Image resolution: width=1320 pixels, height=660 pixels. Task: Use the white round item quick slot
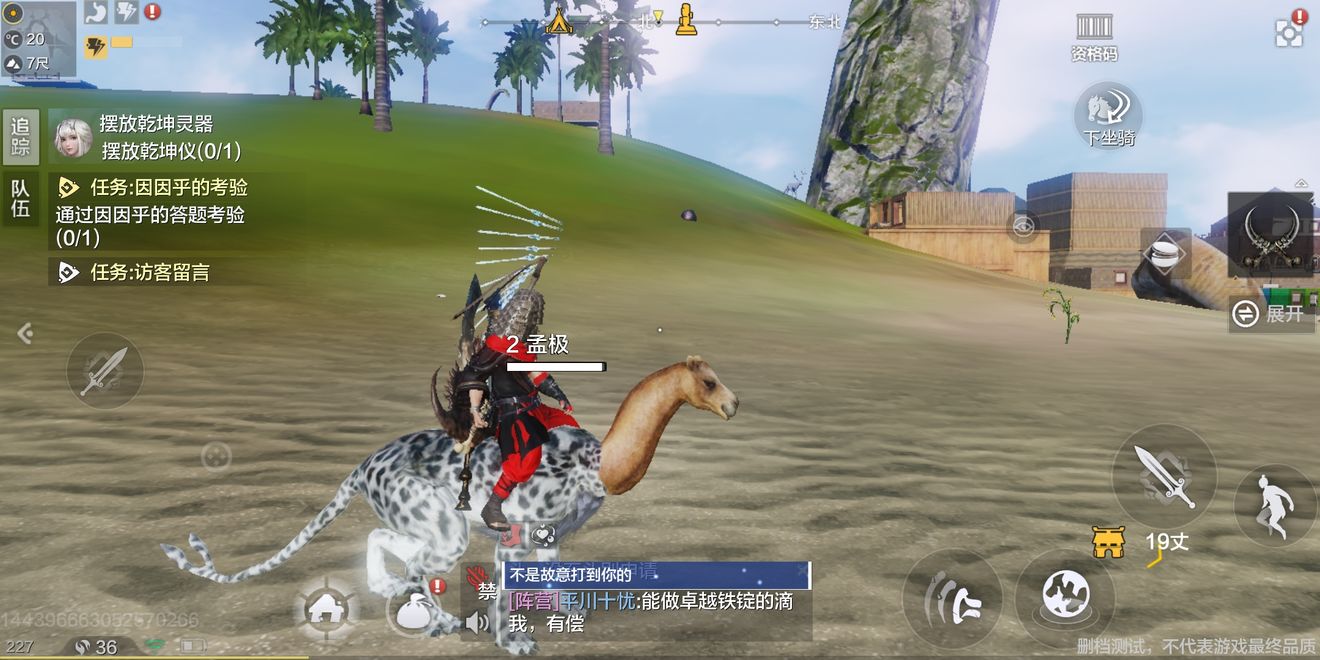(x=1165, y=253)
